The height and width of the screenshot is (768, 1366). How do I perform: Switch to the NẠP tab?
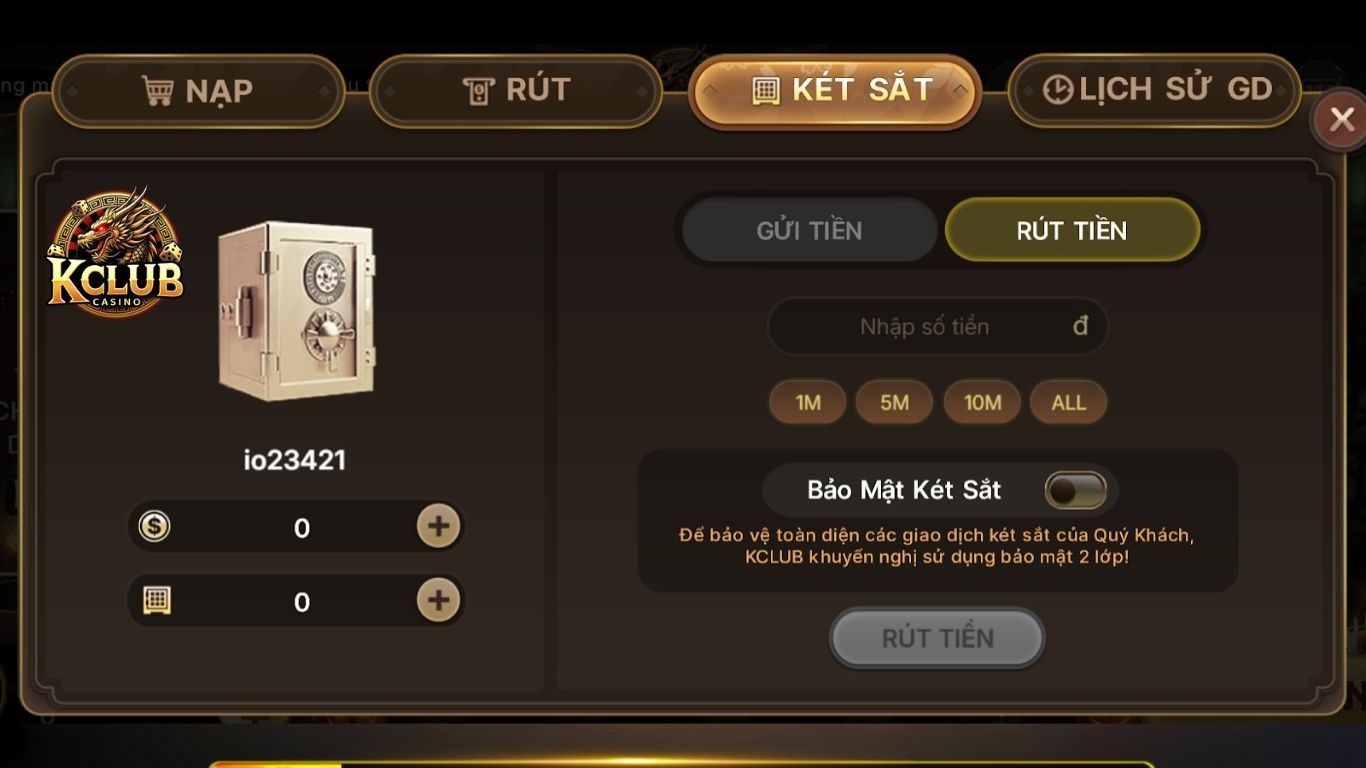[x=199, y=89]
